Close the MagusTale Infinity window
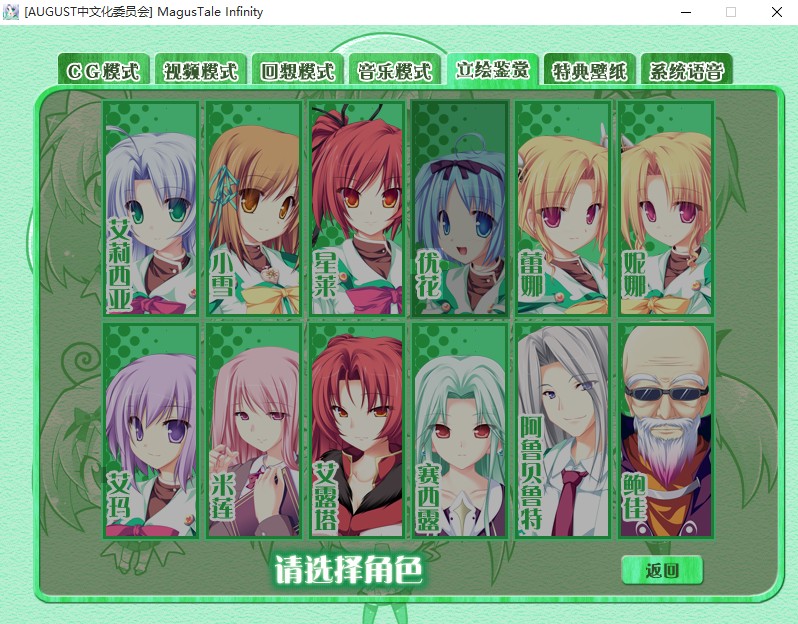This screenshot has height=624, width=798. 776,12
